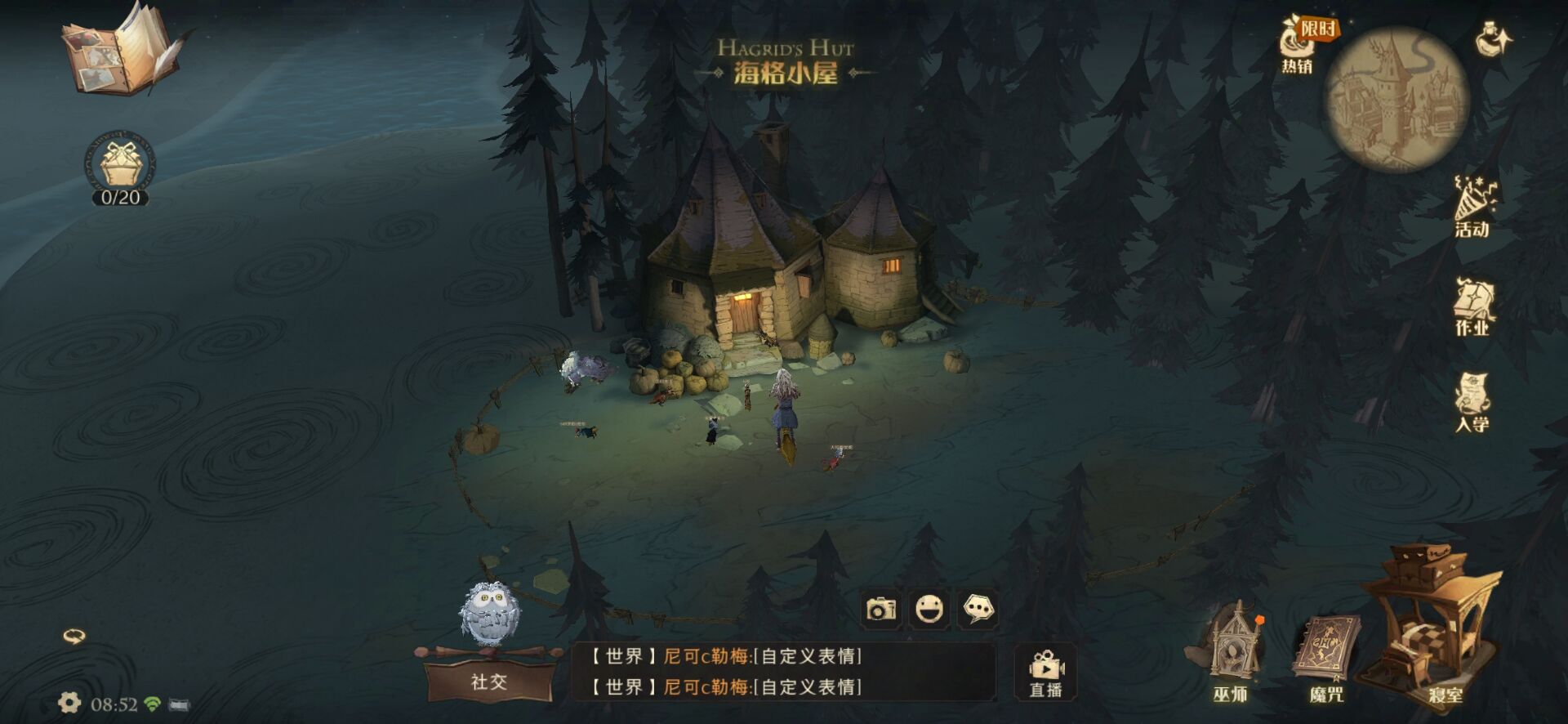Image resolution: width=1568 pixels, height=724 pixels.
Task: Start a 直播 live stream
Action: click(x=1045, y=673)
